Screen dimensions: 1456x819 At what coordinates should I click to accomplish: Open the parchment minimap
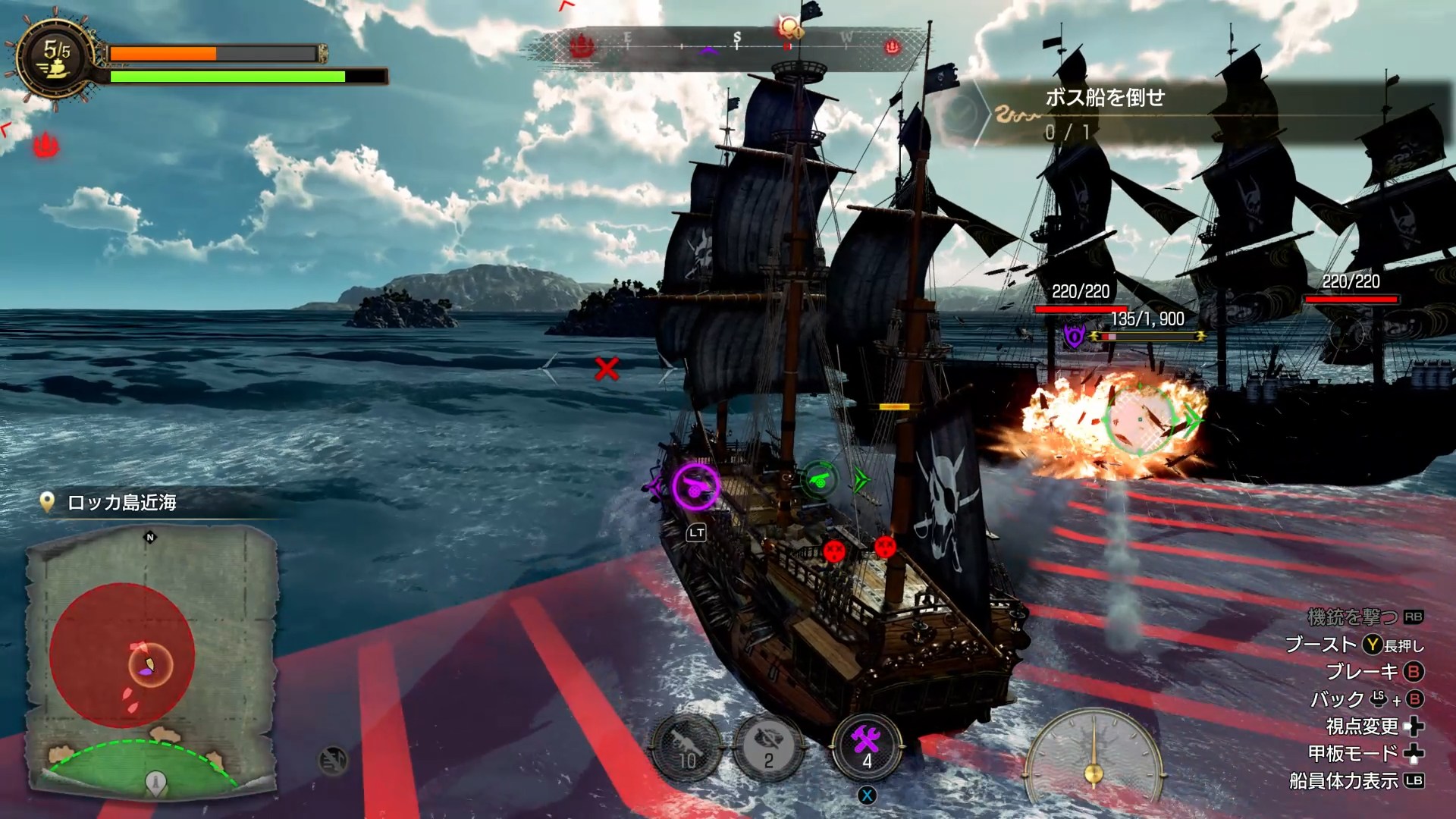point(152,660)
